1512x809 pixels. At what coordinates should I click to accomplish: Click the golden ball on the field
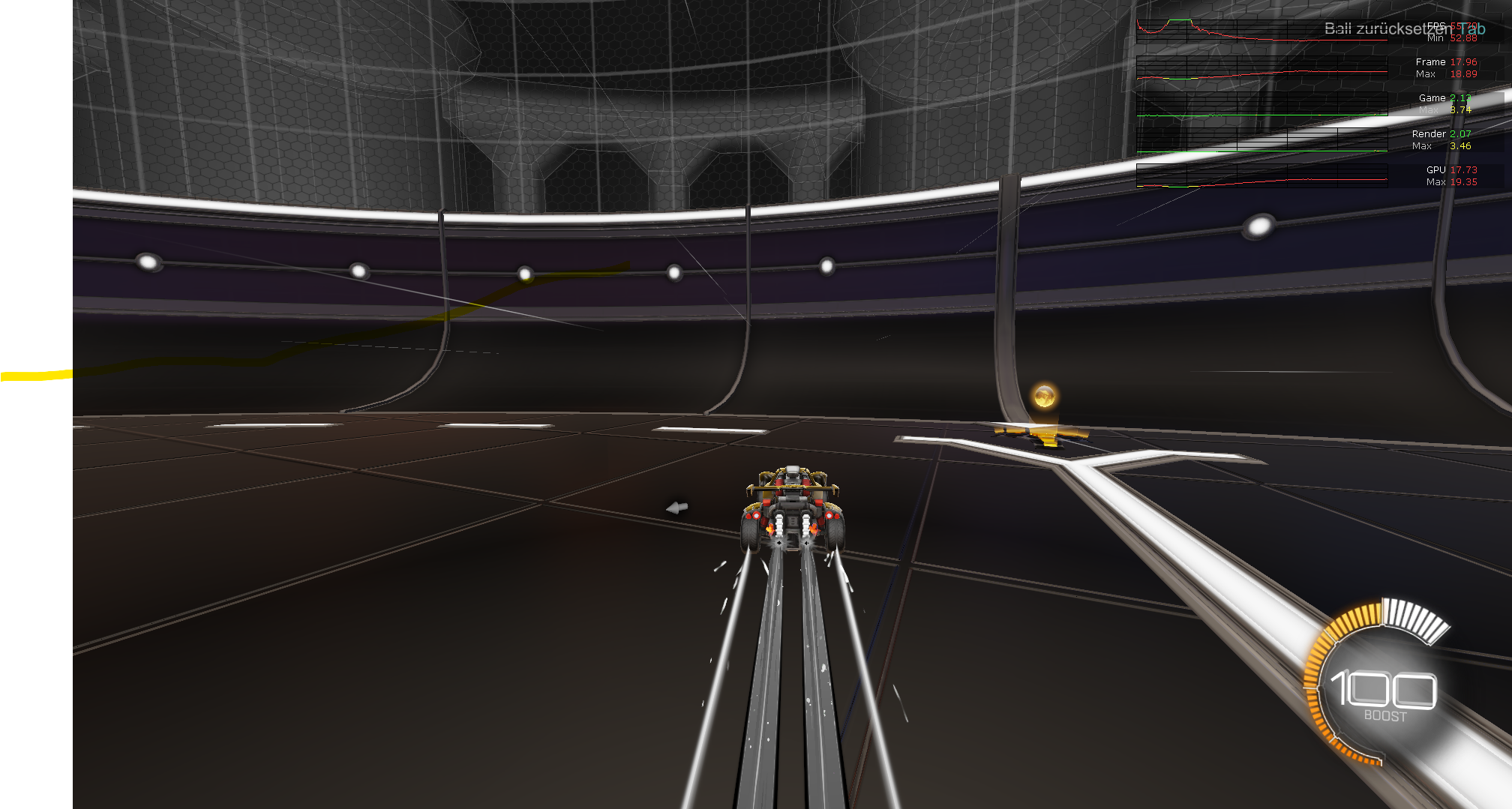(x=1045, y=398)
